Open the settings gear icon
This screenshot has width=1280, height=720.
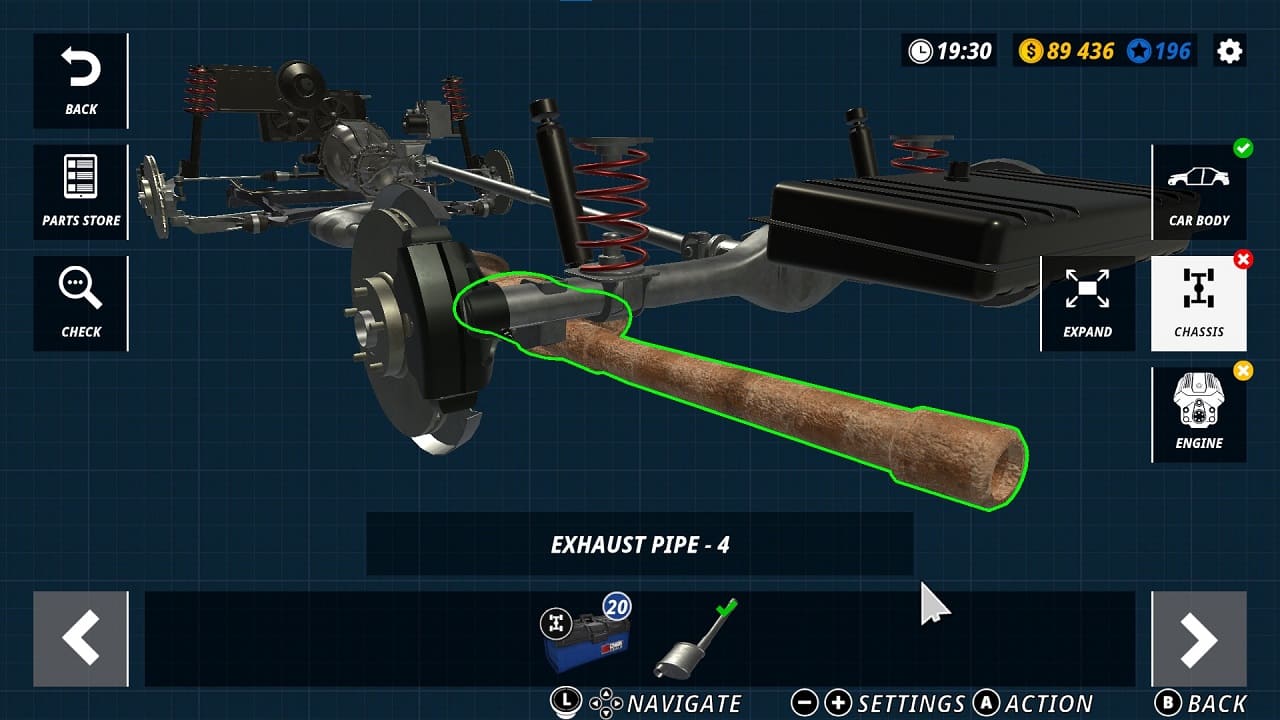[1229, 50]
